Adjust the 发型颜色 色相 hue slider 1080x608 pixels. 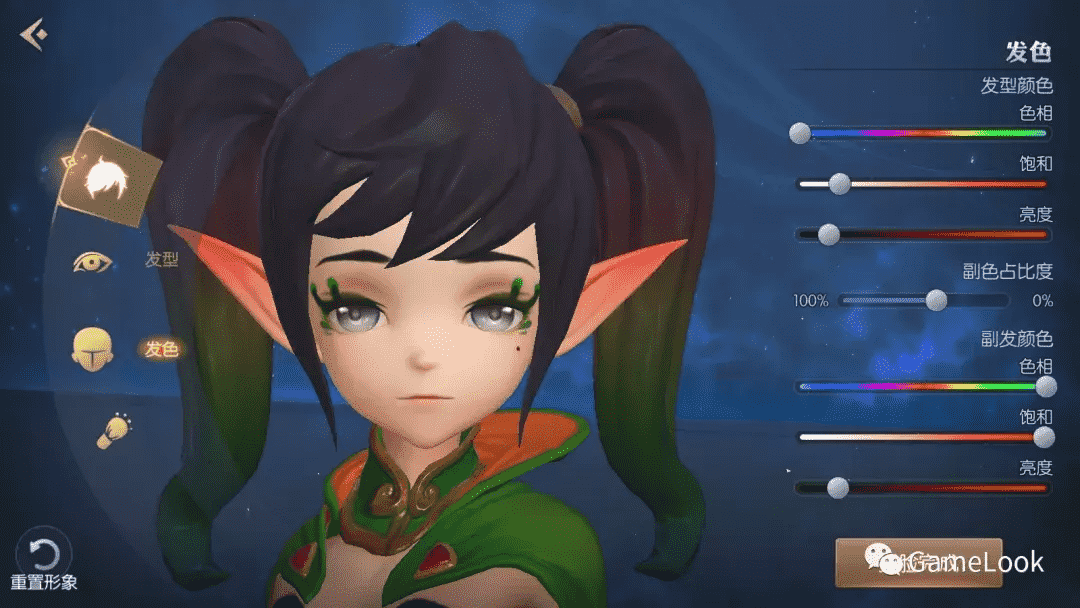(x=800, y=133)
